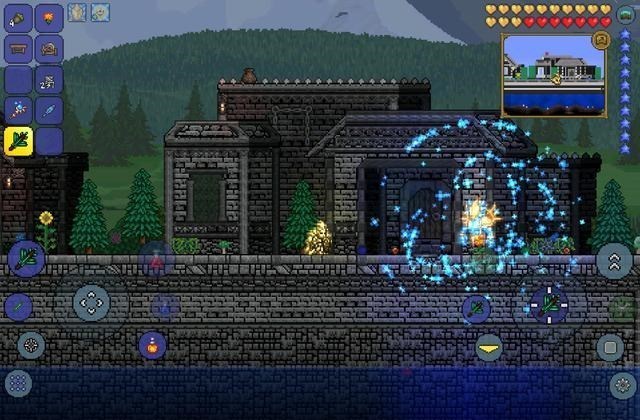Viewport: 640px width, 420px height.
Task: Select the wooden table hotbar slot
Action: point(20,48)
